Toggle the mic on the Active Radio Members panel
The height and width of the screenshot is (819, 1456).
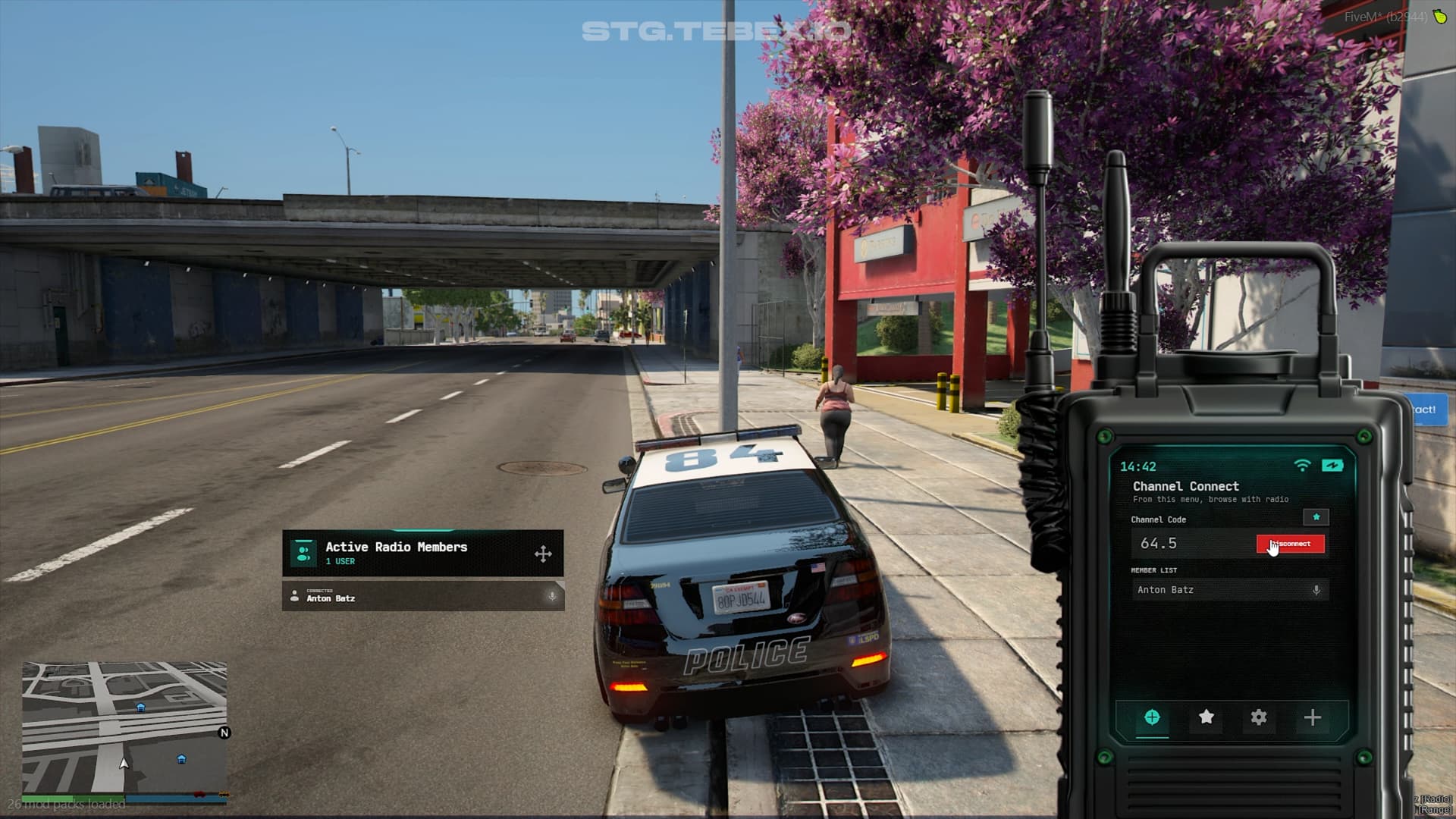pyautogui.click(x=551, y=598)
